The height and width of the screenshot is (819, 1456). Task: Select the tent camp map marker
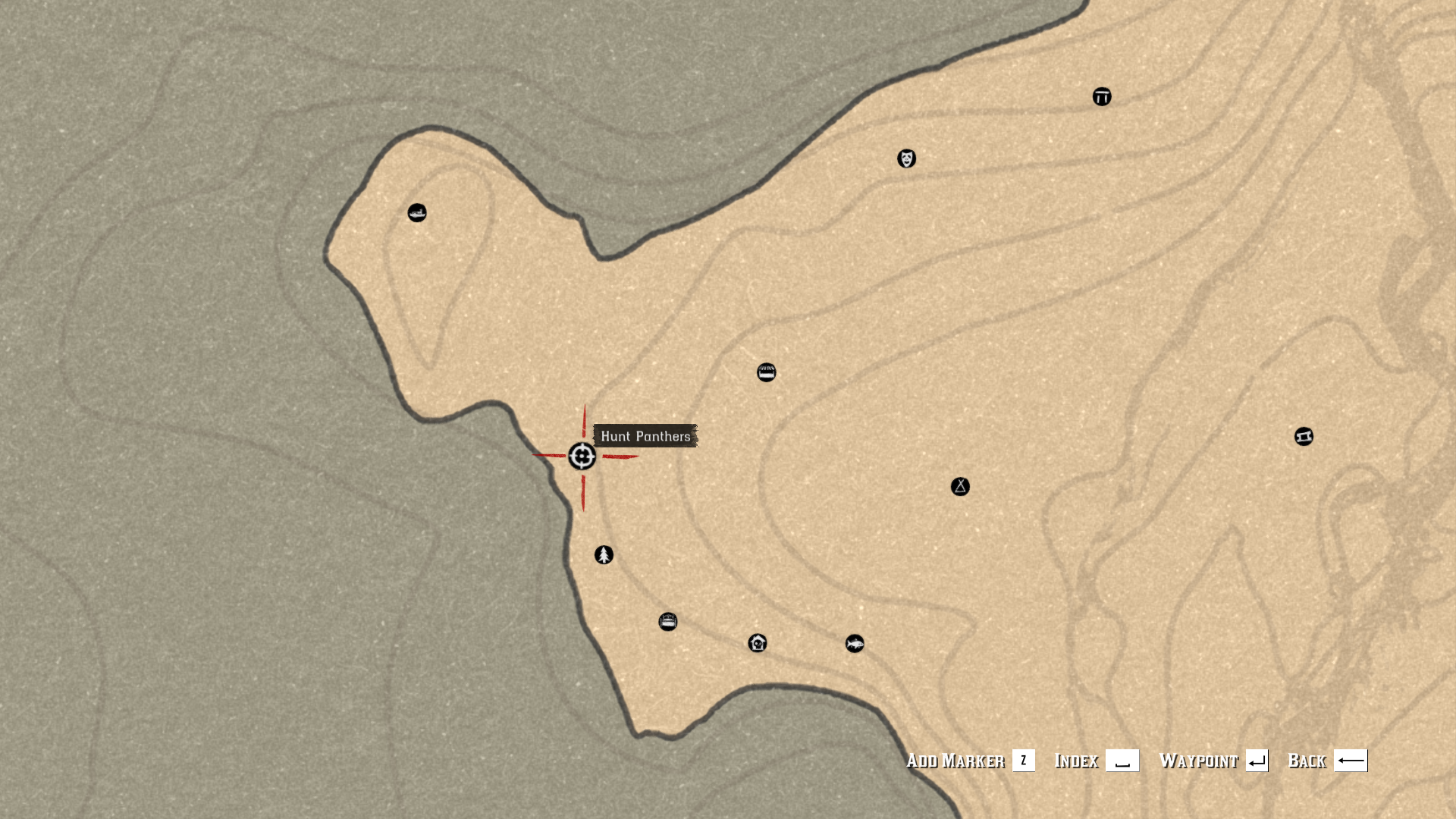[960, 487]
